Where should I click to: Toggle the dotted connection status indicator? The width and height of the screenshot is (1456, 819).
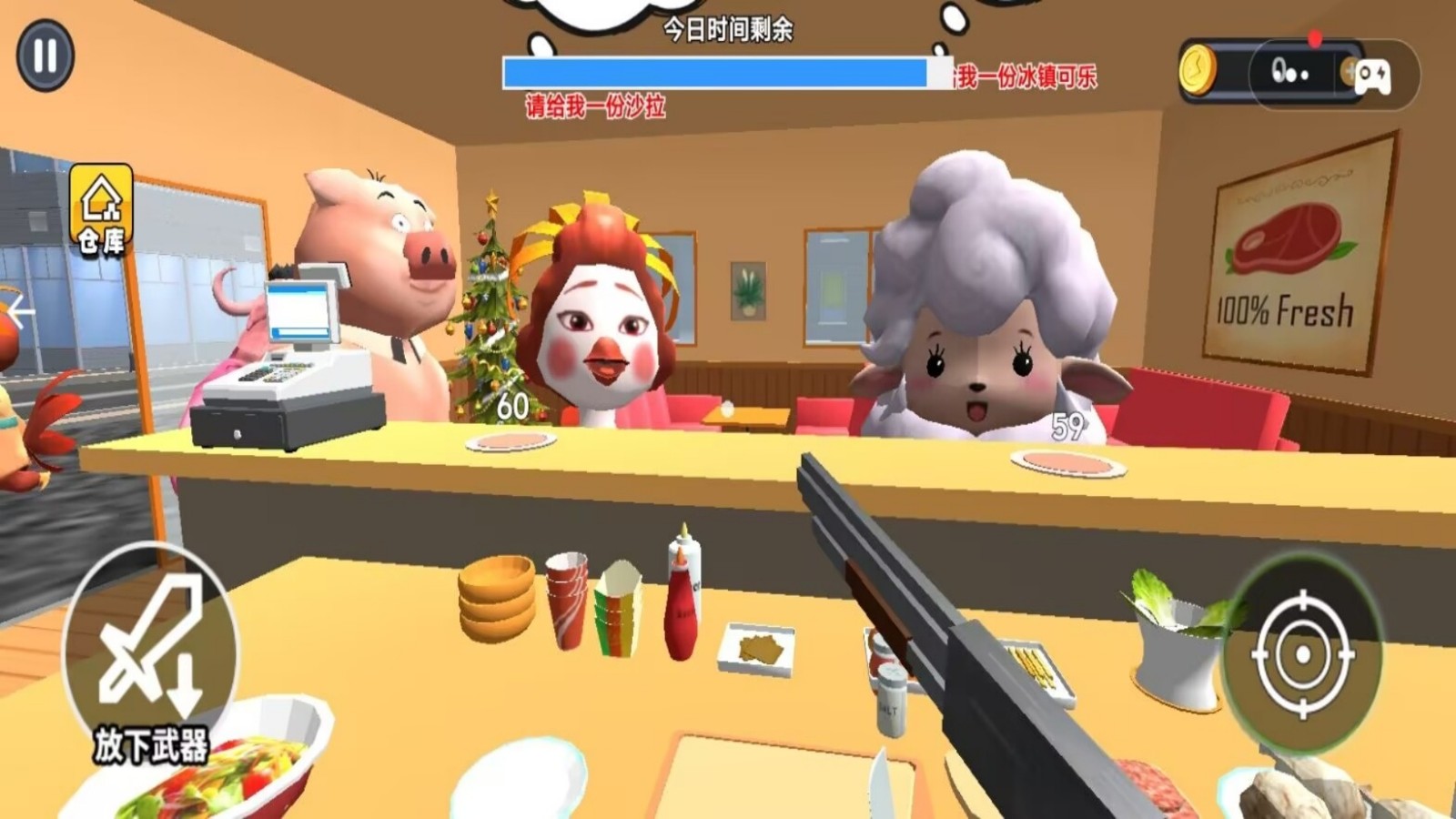1292,71
